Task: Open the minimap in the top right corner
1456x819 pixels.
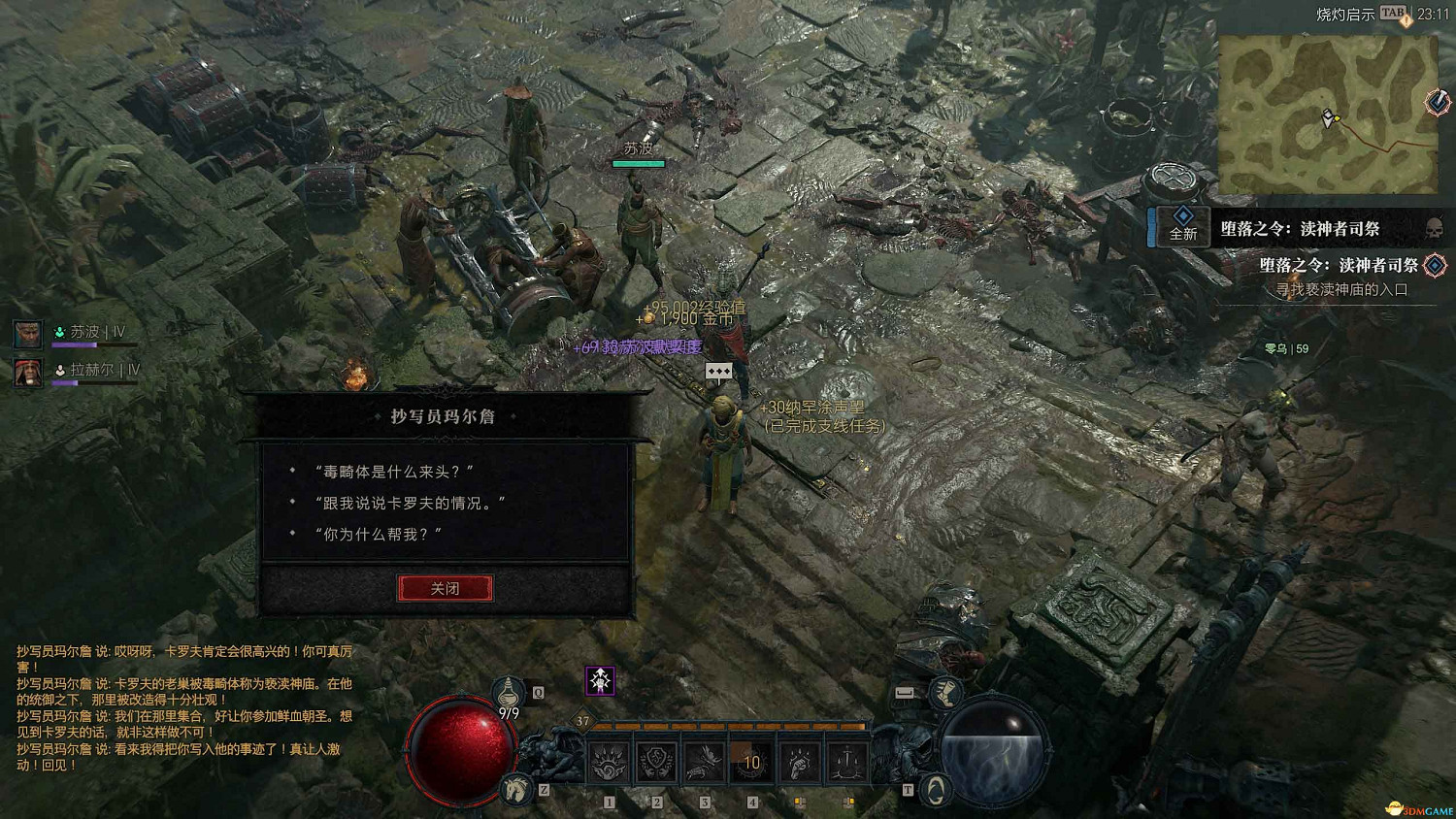Action: [x=1330, y=107]
